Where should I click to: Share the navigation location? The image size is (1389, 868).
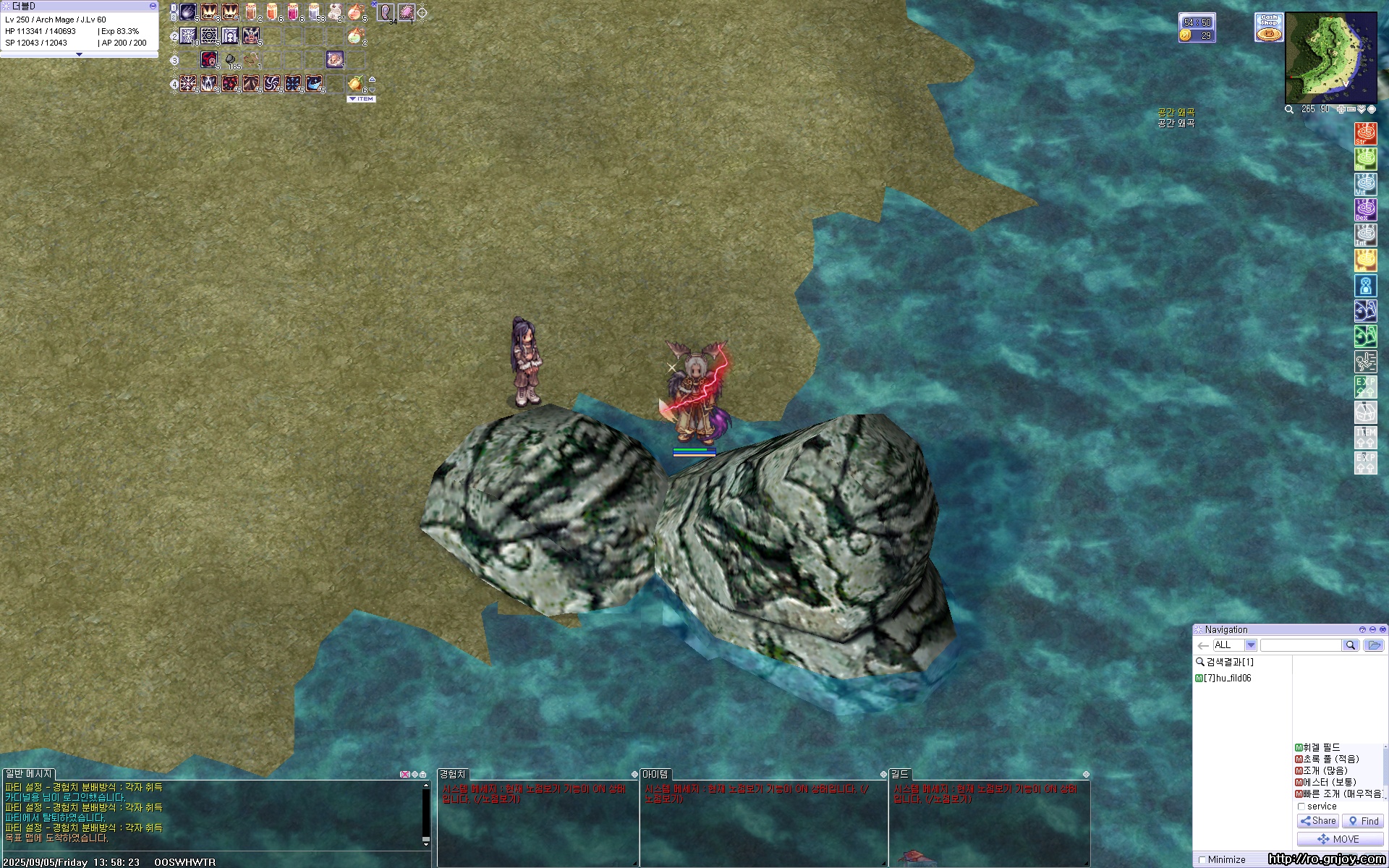pyautogui.click(x=1317, y=821)
